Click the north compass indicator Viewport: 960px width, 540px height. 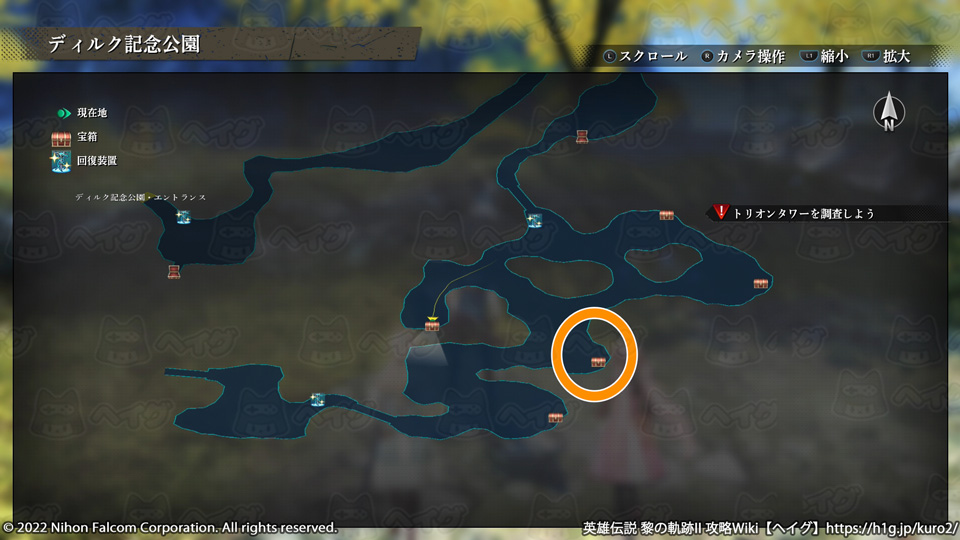pos(887,112)
